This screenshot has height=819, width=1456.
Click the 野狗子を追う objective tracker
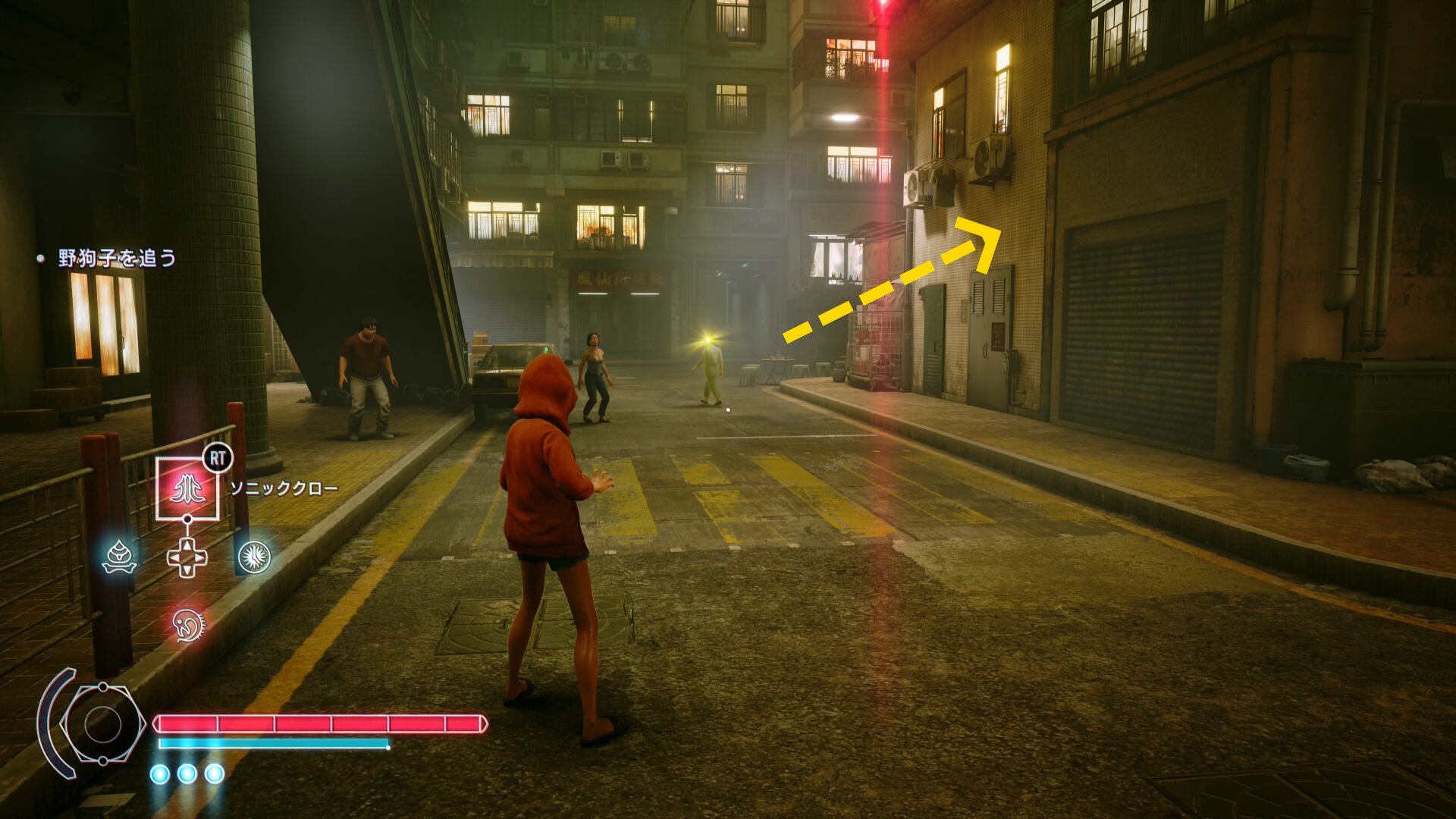pyautogui.click(x=117, y=259)
